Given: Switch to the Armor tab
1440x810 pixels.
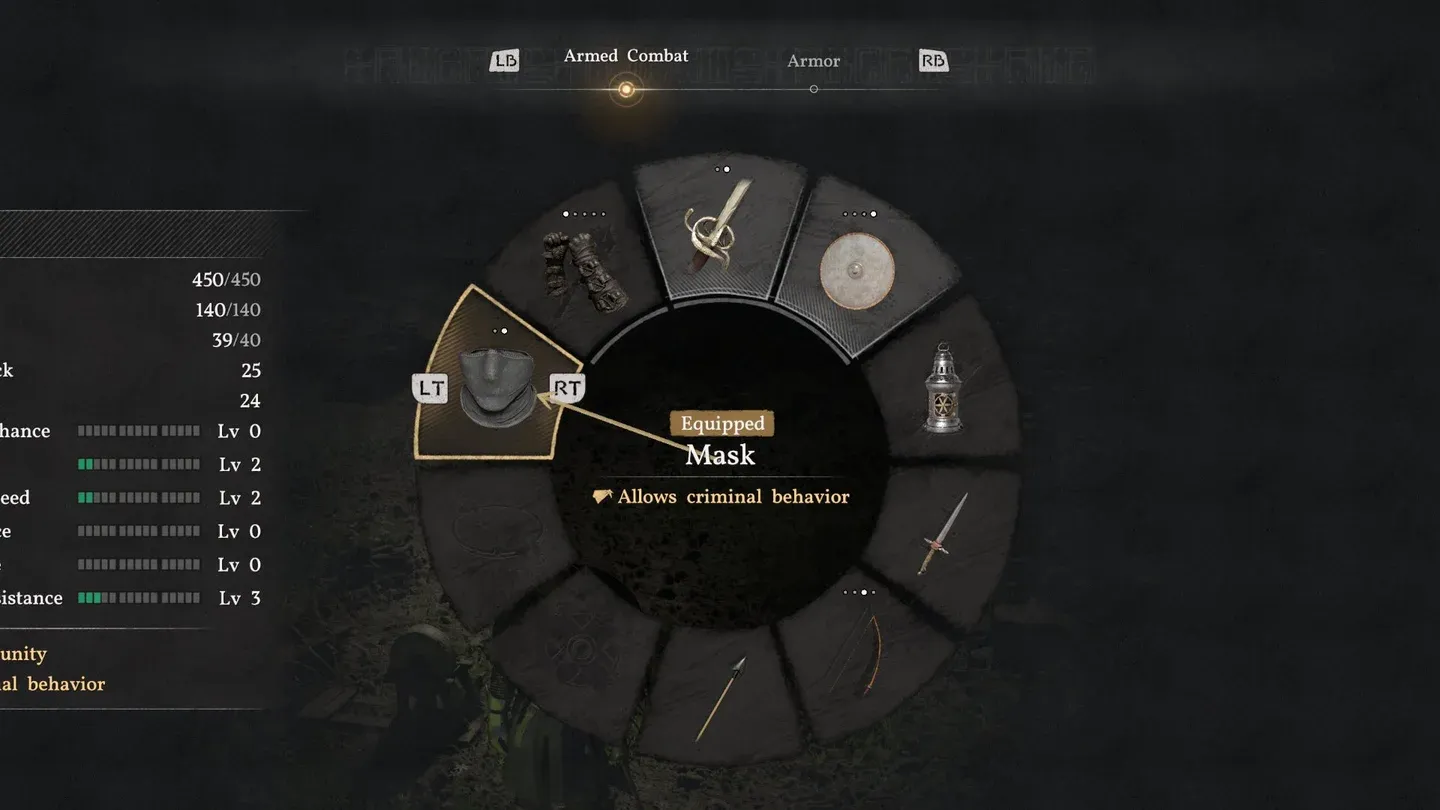Looking at the screenshot, I should (x=813, y=60).
